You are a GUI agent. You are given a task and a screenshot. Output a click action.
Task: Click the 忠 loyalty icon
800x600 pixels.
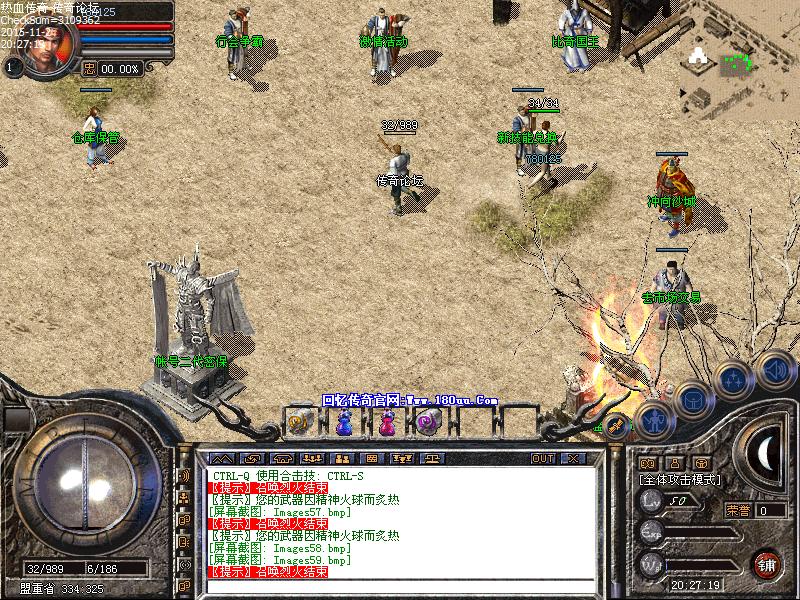(x=89, y=69)
